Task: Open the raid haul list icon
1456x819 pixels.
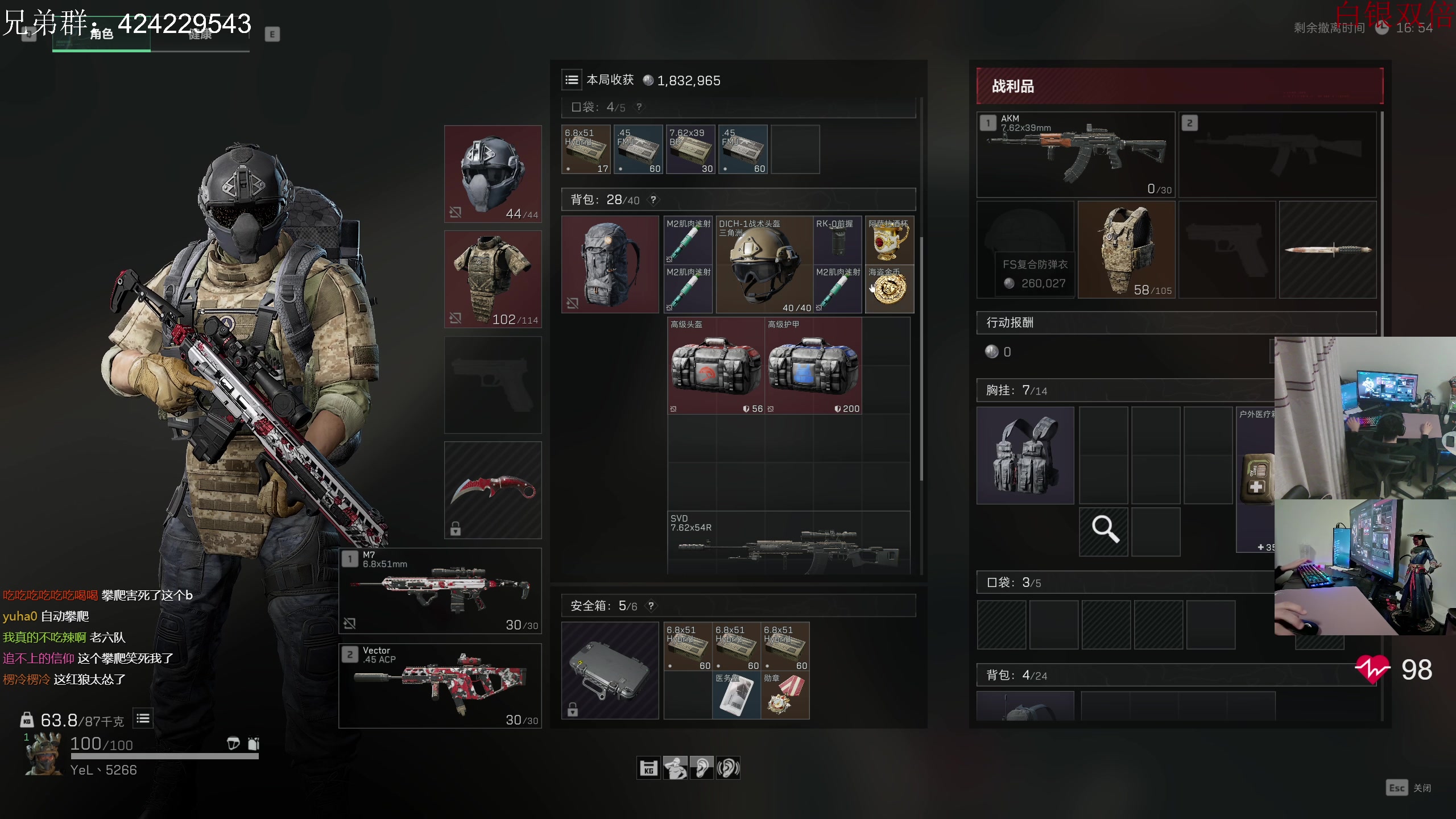Action: (572, 80)
